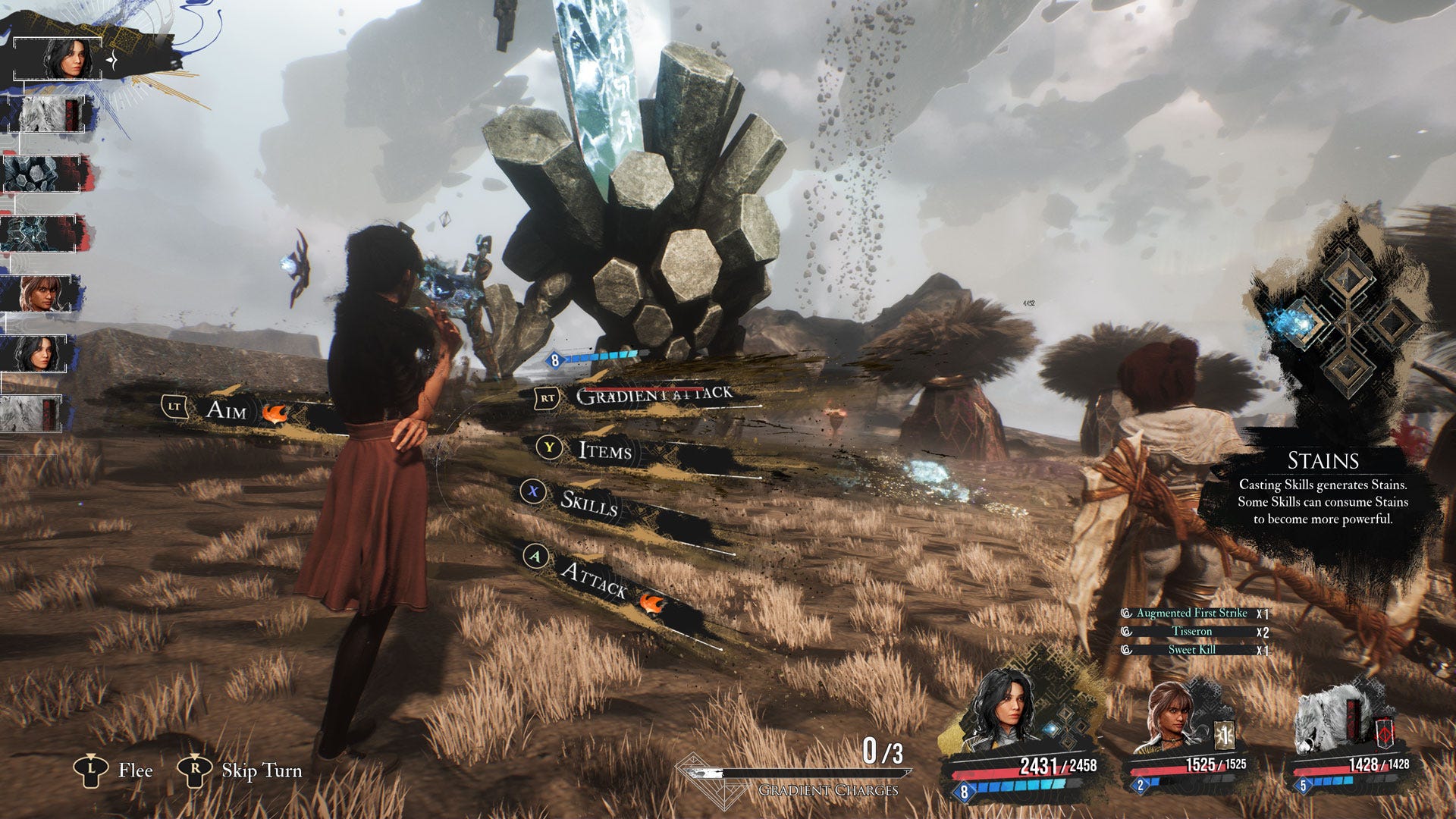Viewport: 1456px width, 819px height.
Task: Open the Skills menu
Action: (588, 501)
